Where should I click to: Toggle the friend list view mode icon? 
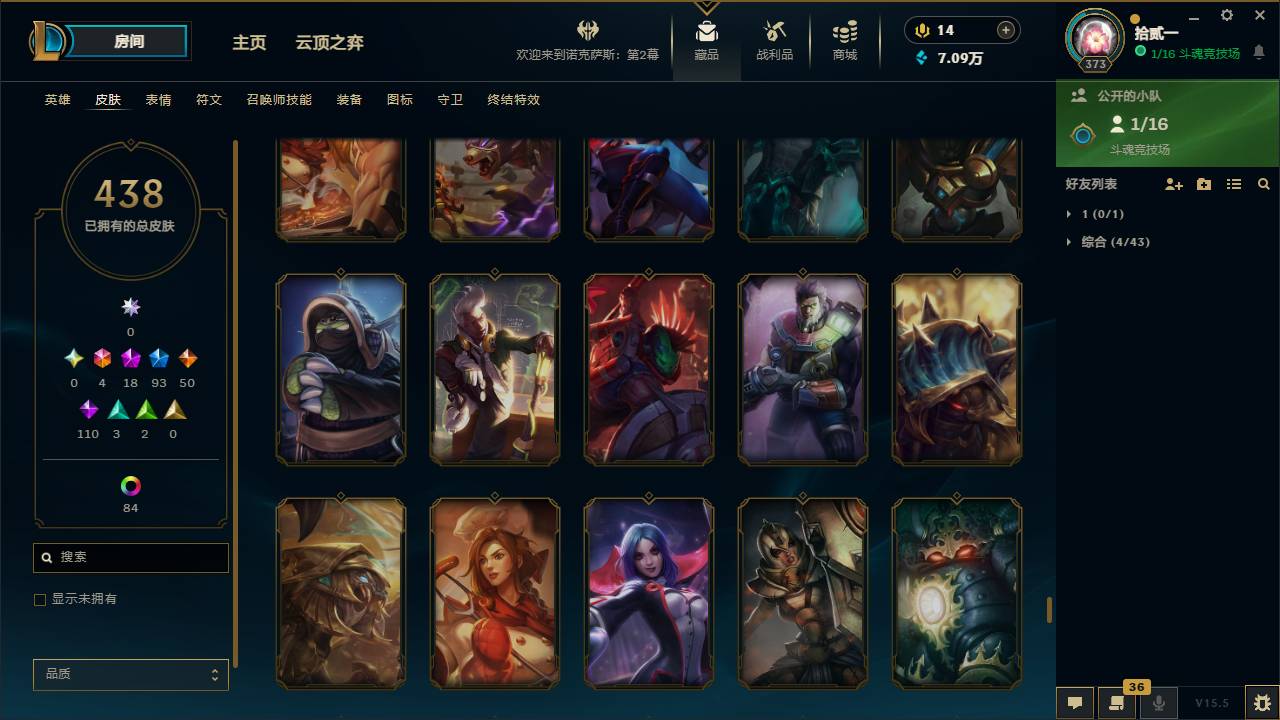(1234, 184)
